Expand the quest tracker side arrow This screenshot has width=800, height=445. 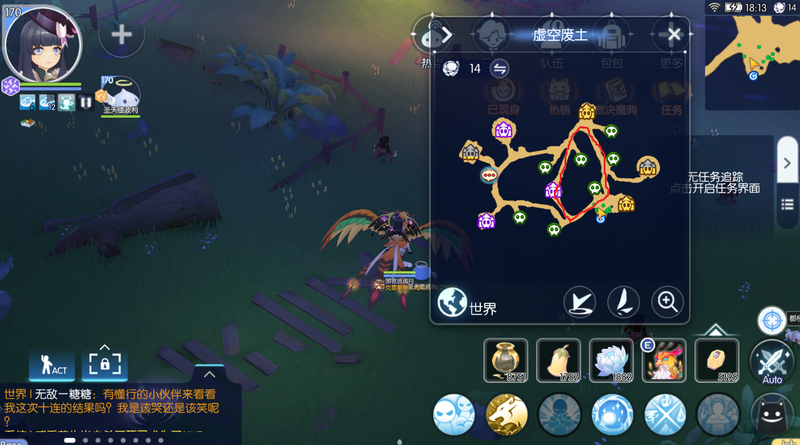point(788,162)
